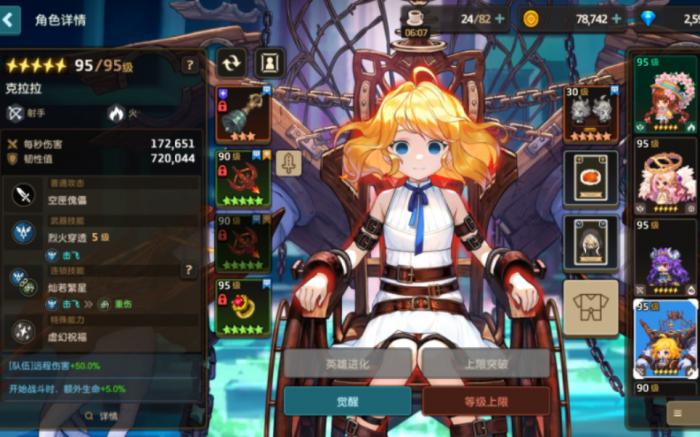Click the 英雄进化 button
The image size is (700, 437).
click(347, 363)
